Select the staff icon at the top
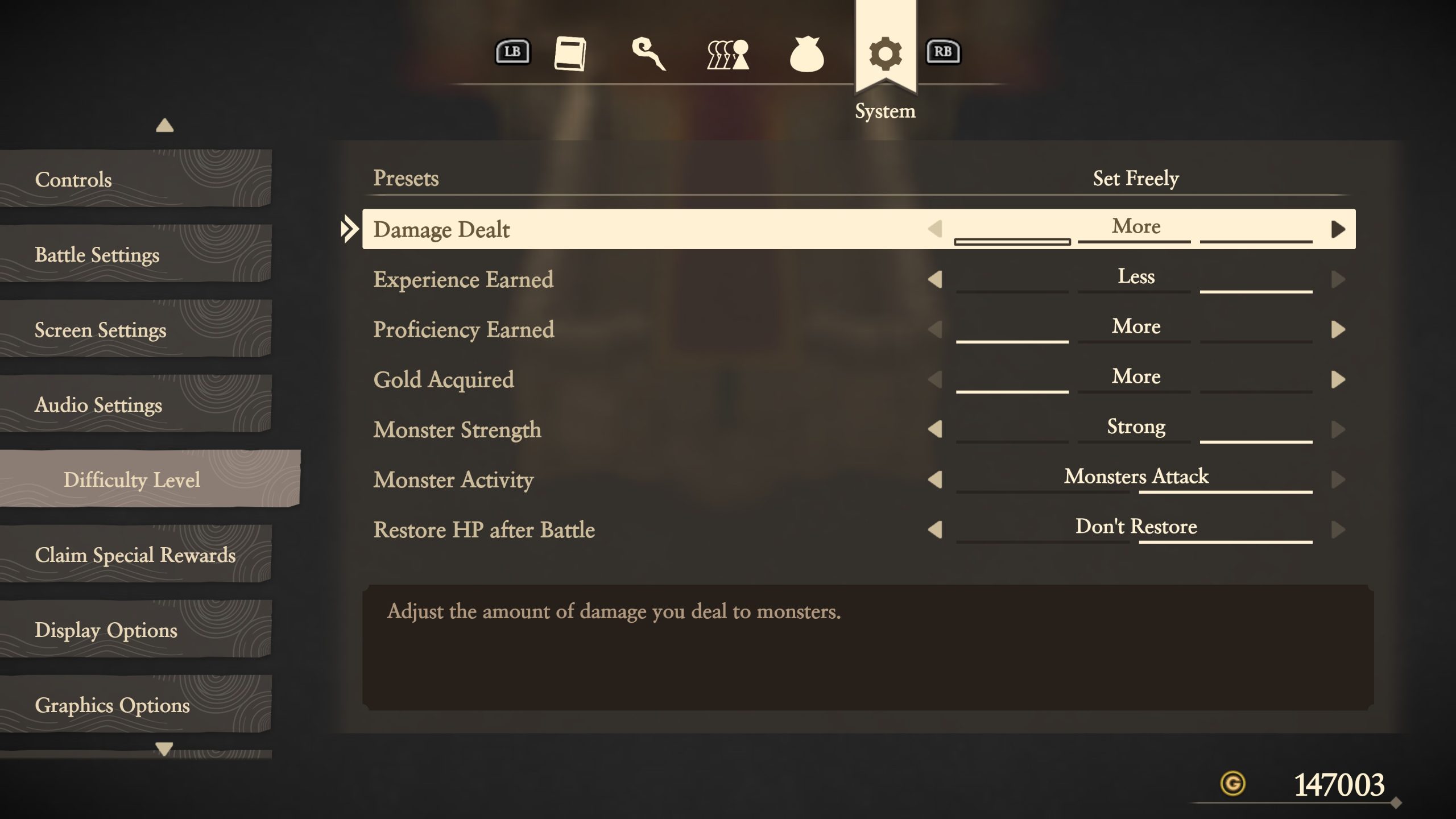The width and height of the screenshot is (1456, 819). pos(650,54)
